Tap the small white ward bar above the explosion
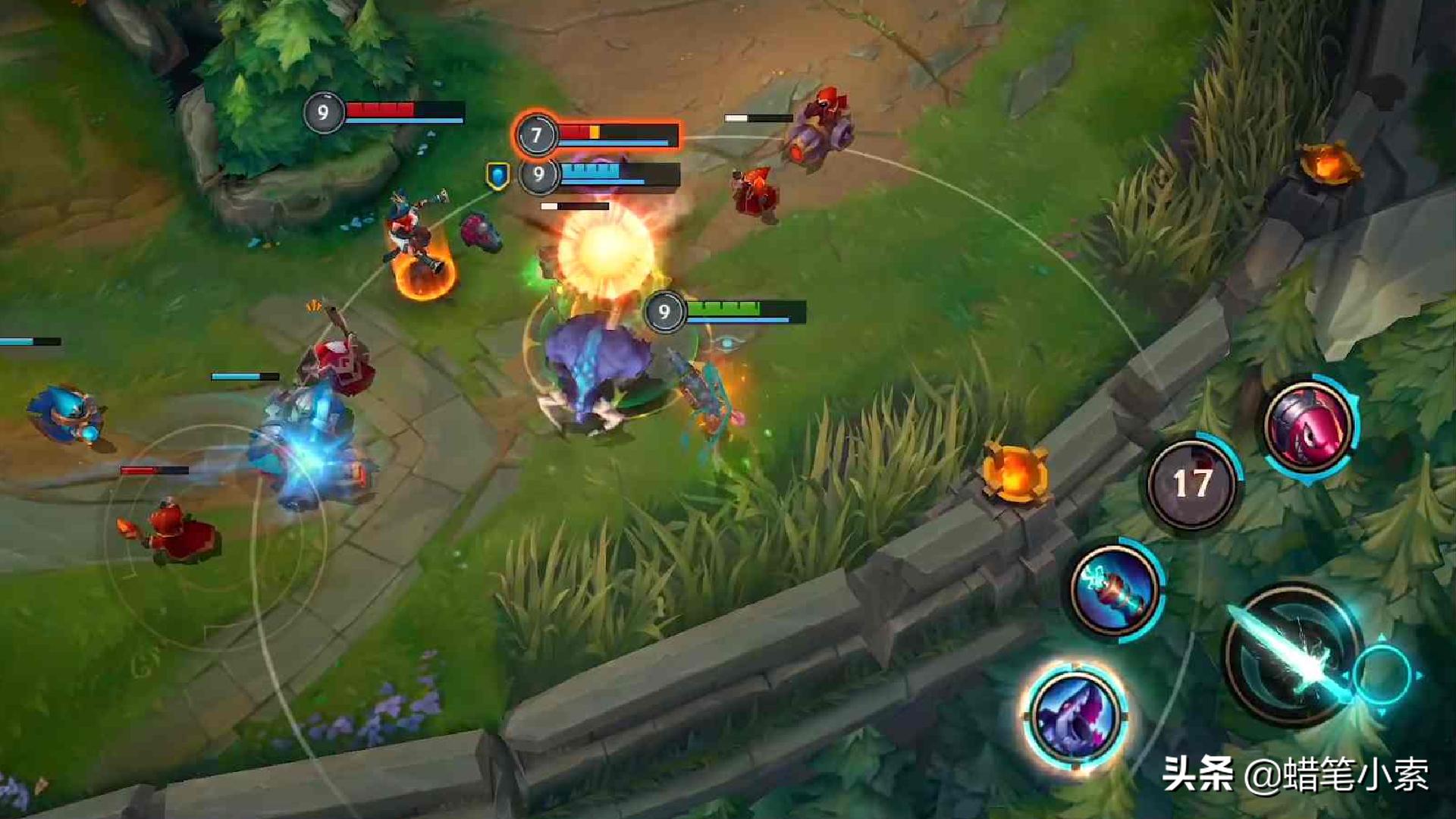 (x=573, y=206)
